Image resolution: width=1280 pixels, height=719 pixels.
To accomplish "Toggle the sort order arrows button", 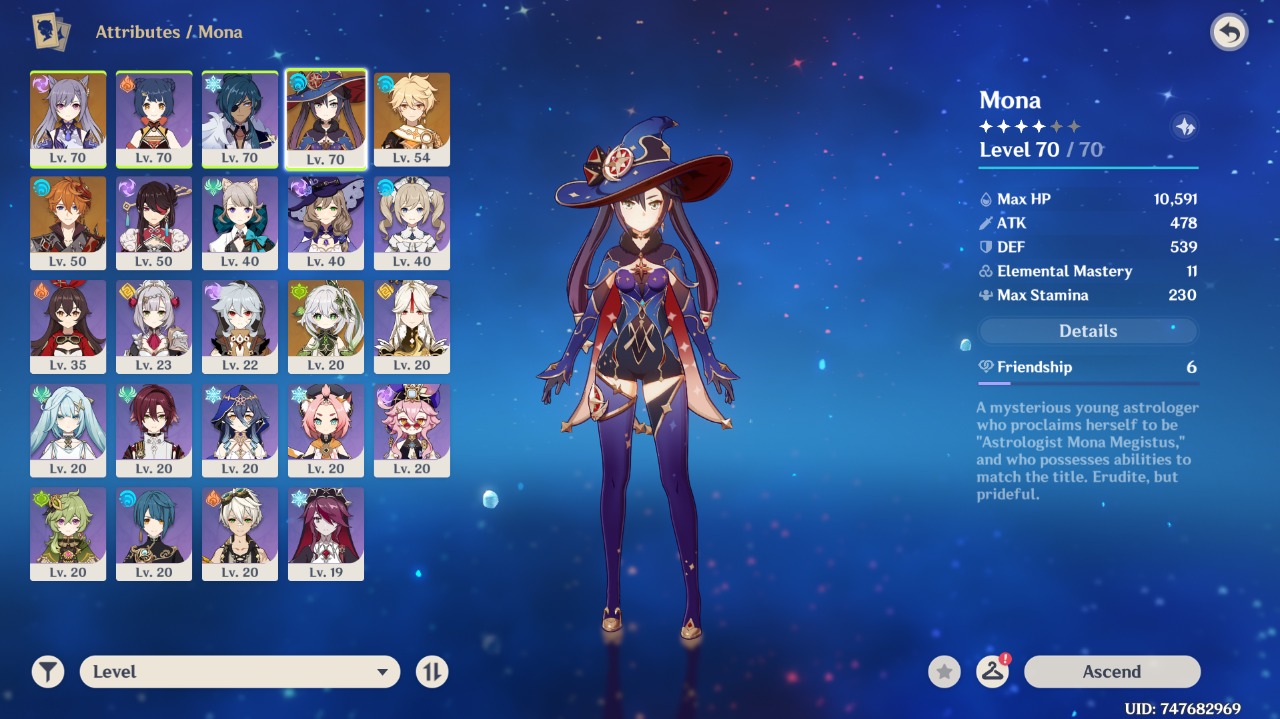I will coord(432,672).
